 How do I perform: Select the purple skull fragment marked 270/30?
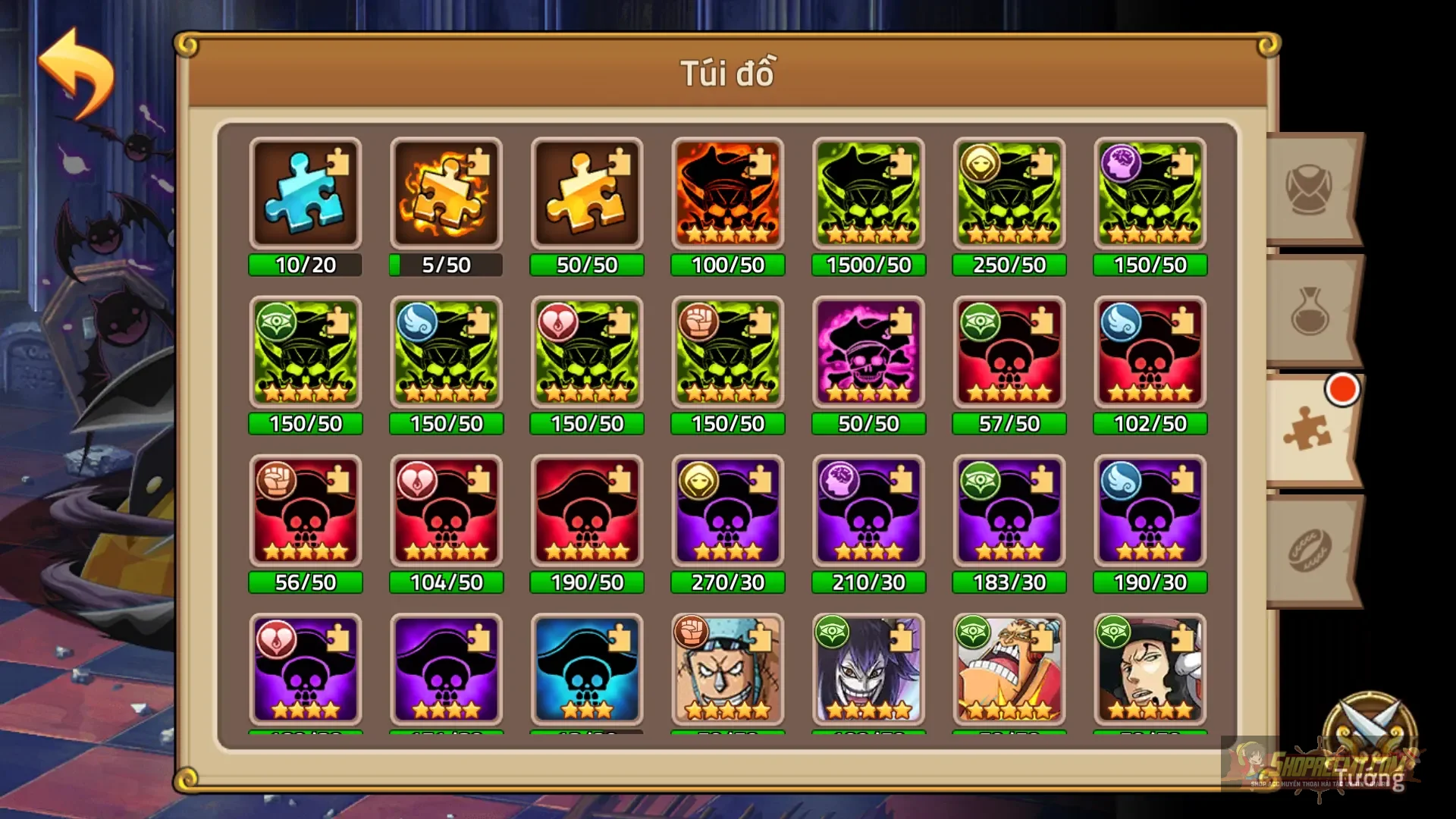click(x=727, y=512)
